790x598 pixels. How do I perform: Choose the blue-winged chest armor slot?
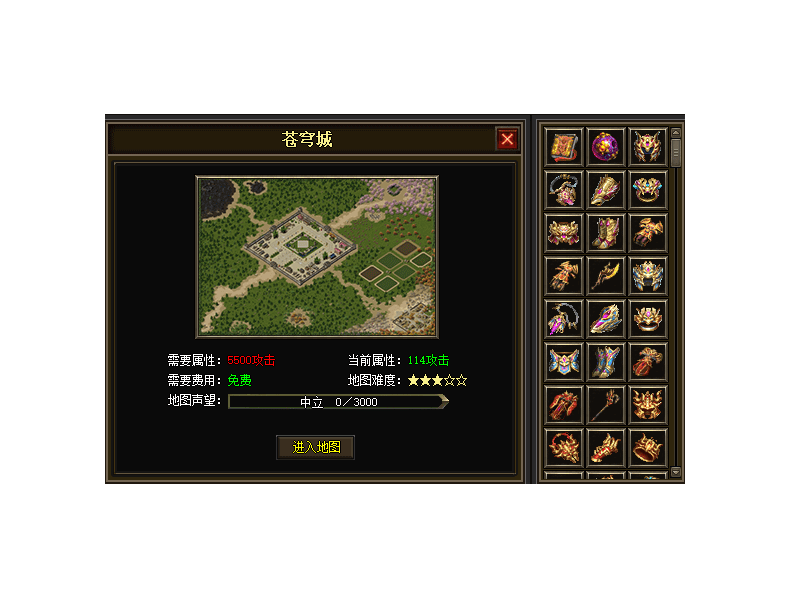coord(564,361)
